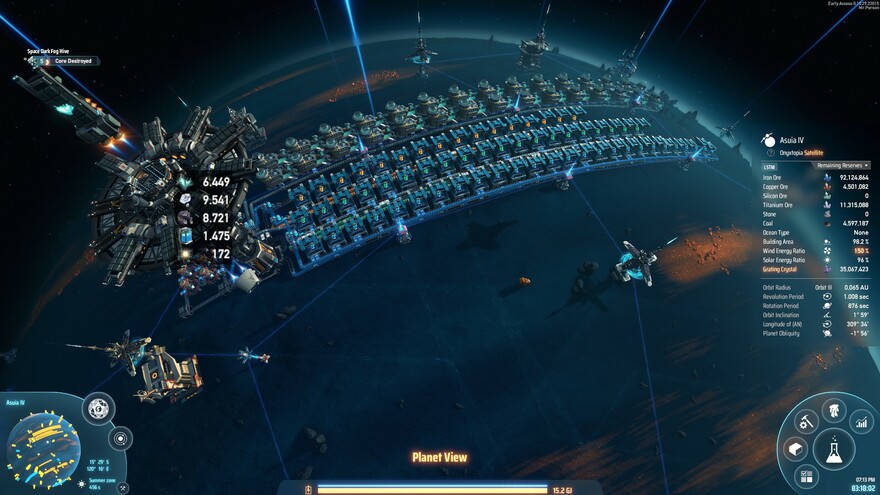The image size is (880, 495).
Task: Open the research flask tech tree
Action: [832, 450]
